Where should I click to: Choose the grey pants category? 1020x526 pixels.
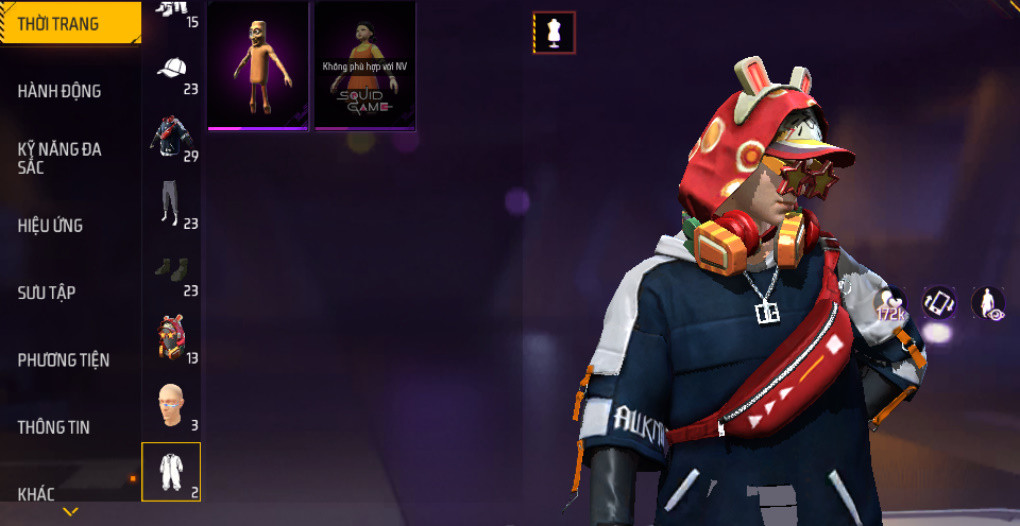pos(172,204)
